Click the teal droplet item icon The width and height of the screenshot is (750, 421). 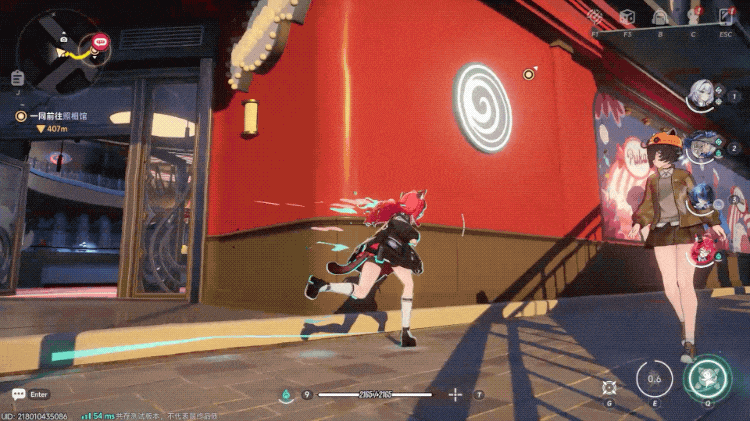point(285,395)
